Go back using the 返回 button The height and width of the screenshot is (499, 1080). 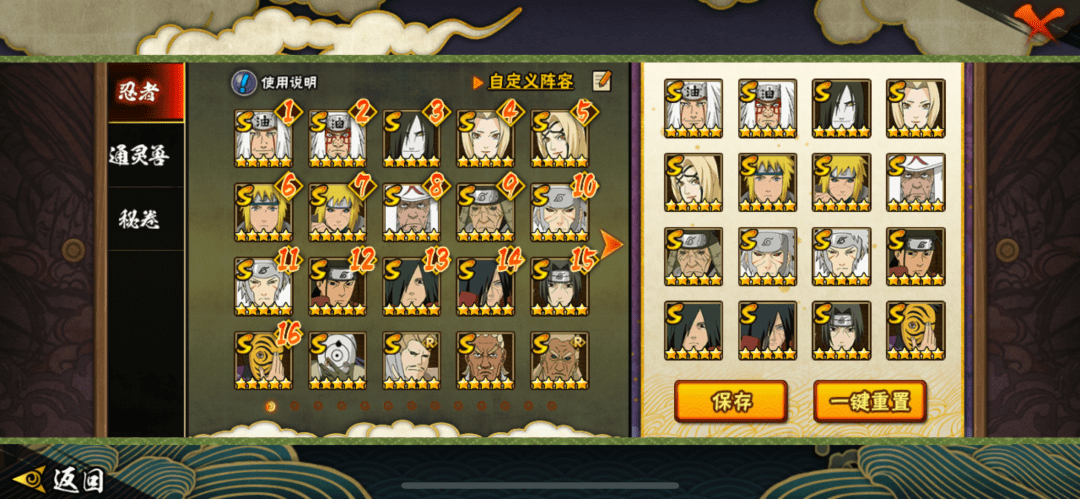57,480
